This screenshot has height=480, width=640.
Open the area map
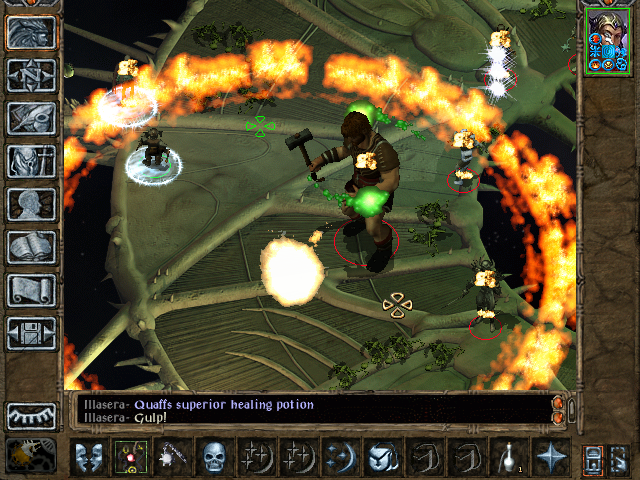(31, 75)
